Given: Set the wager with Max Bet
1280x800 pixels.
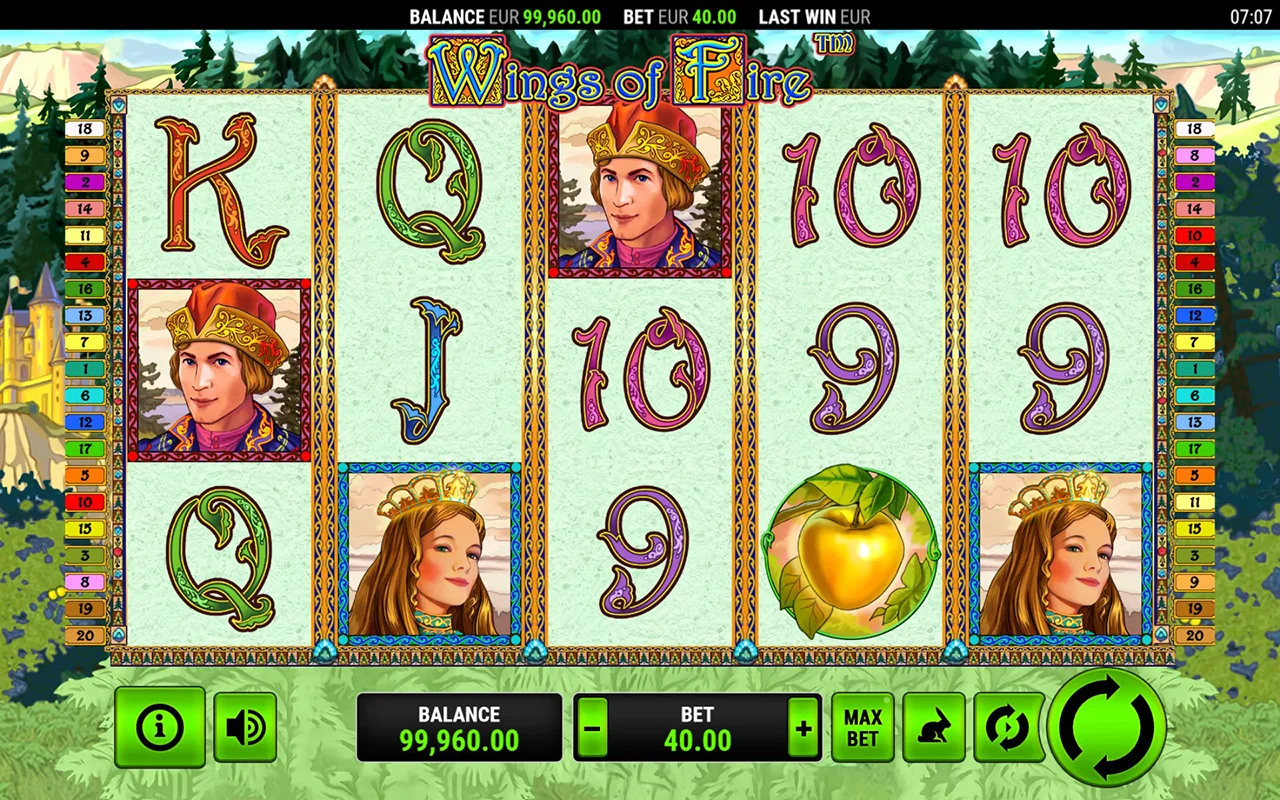Looking at the screenshot, I should (x=863, y=727).
